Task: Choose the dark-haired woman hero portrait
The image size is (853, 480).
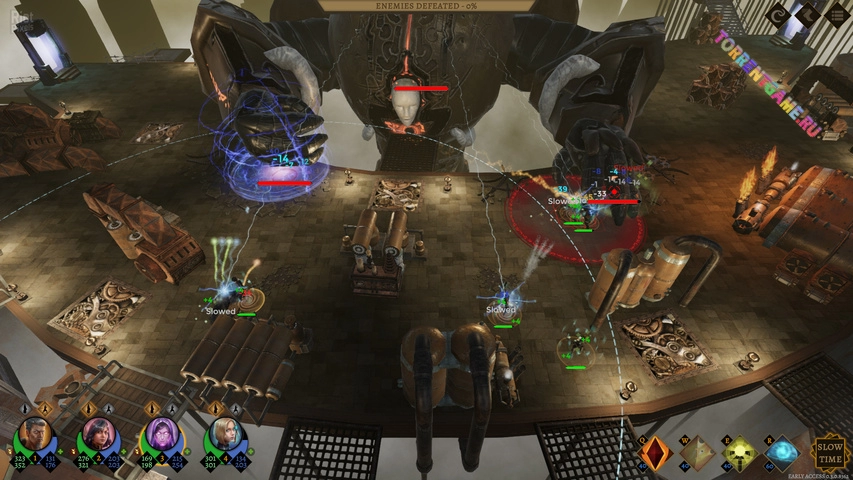Action: point(97,436)
